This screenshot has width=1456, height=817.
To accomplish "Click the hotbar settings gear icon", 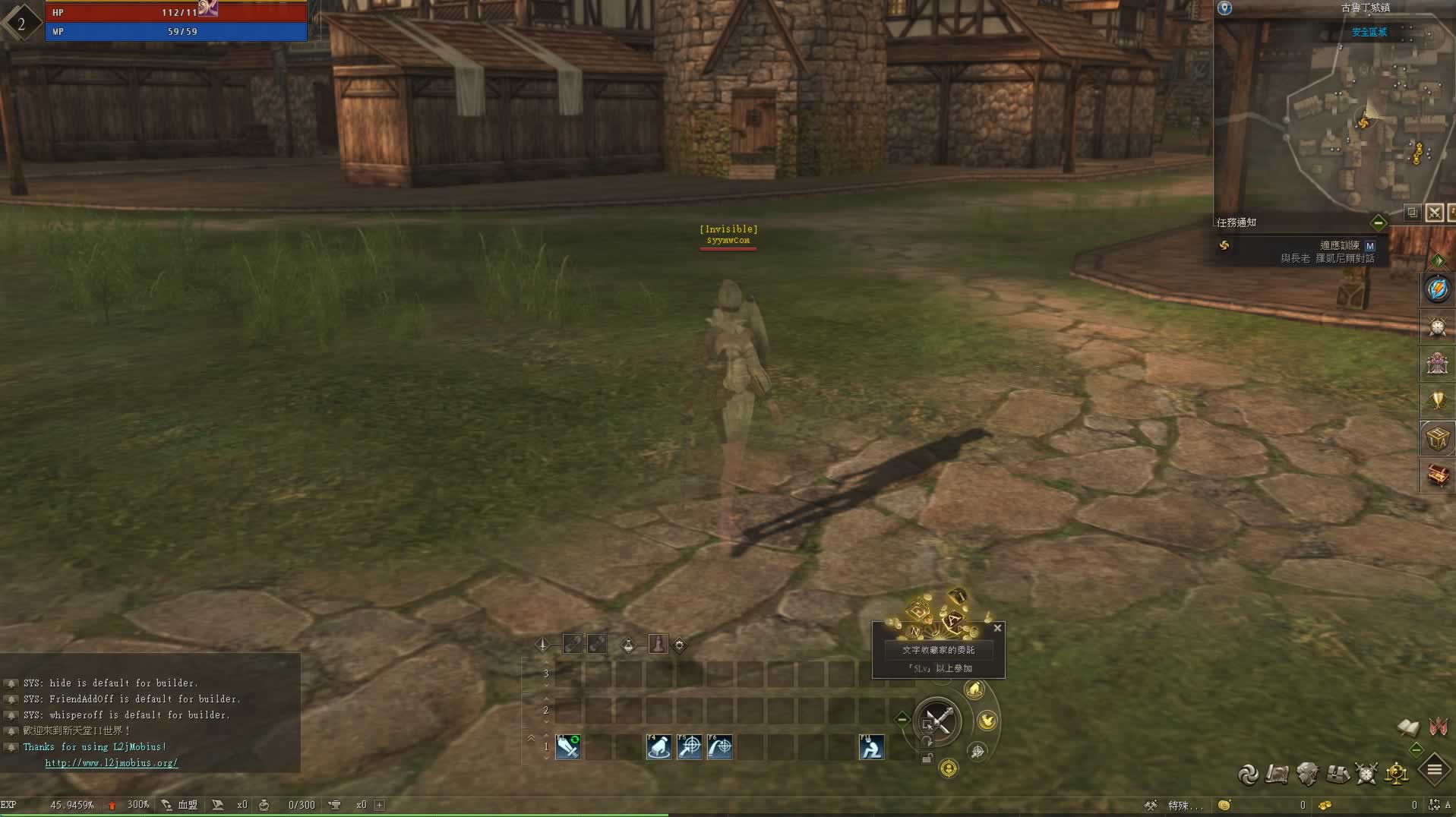I will coord(679,645).
